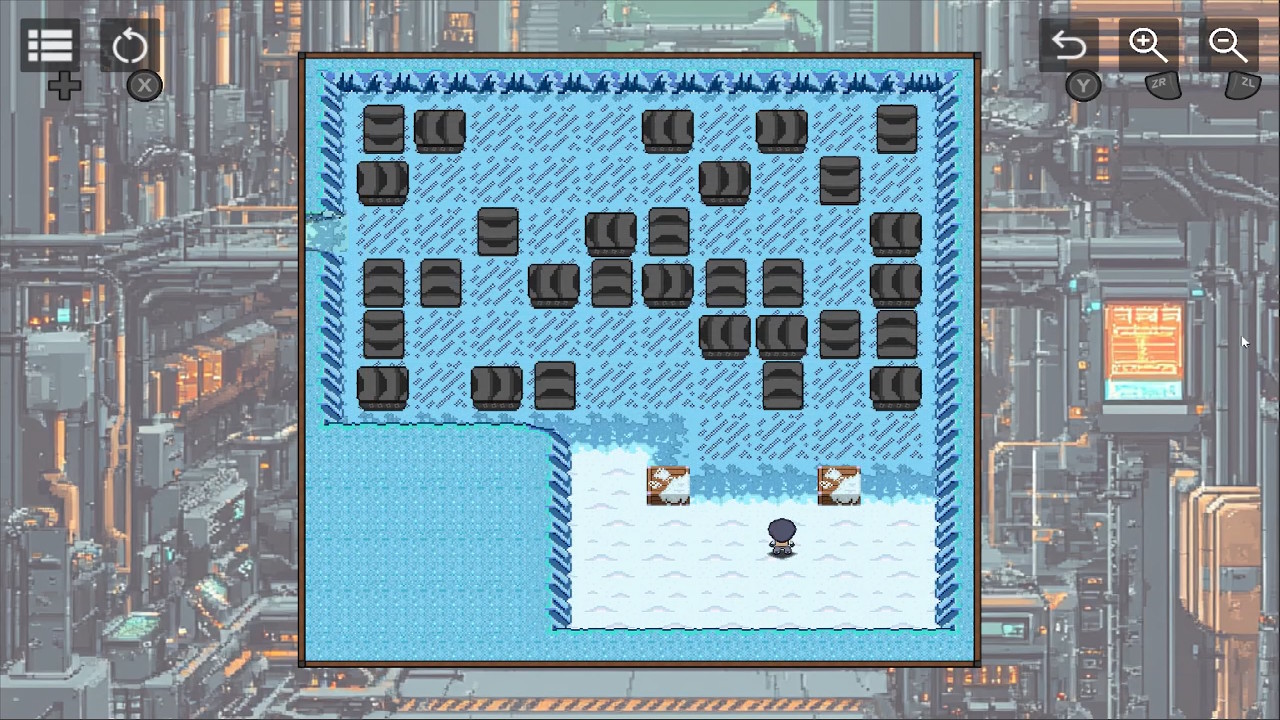Click the right wooden signpost
This screenshot has width=1280, height=720.
[838, 484]
